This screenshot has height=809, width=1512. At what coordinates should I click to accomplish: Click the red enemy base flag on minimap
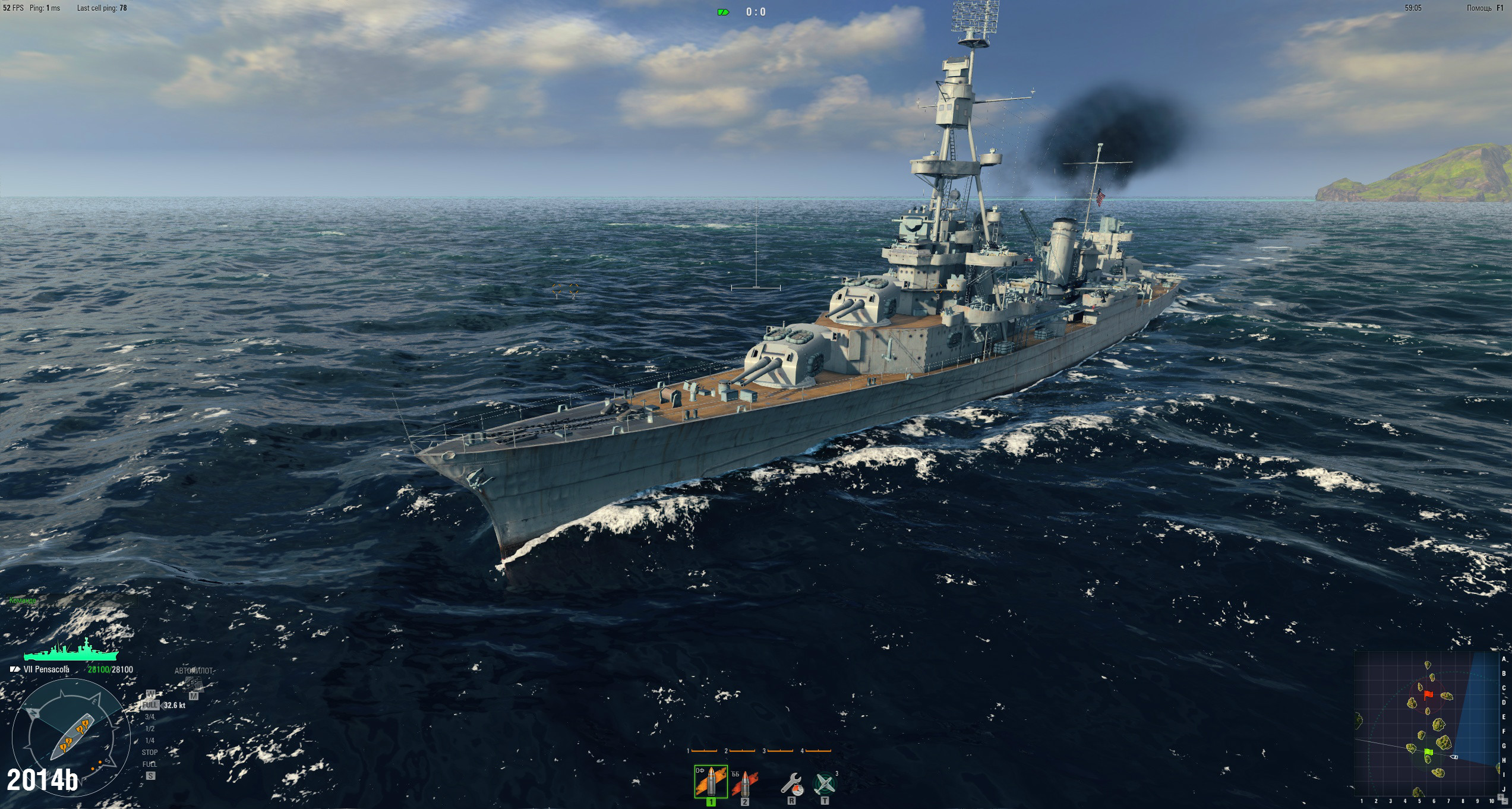coord(1429,695)
